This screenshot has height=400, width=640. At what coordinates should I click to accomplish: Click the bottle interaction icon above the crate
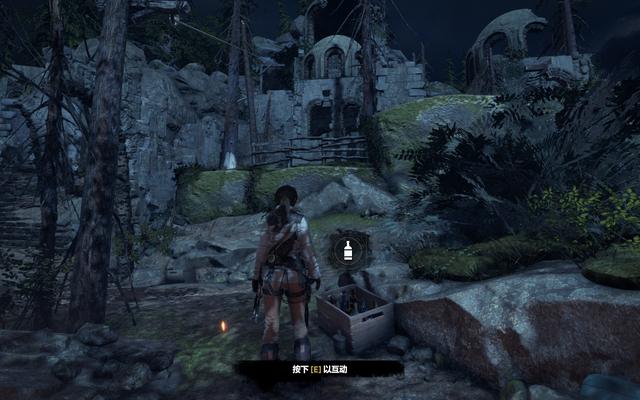point(348,249)
